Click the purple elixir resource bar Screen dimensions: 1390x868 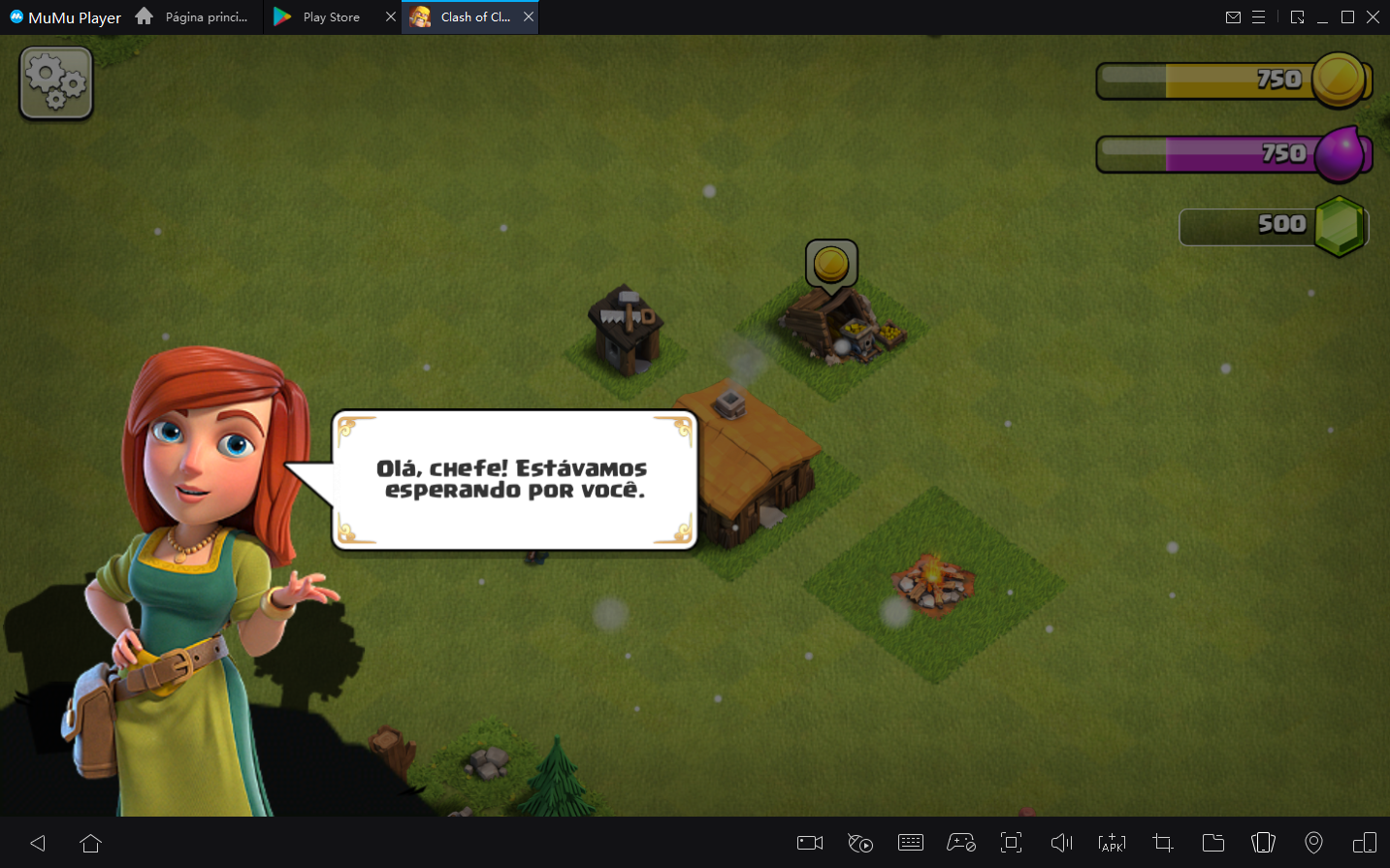1232,153
